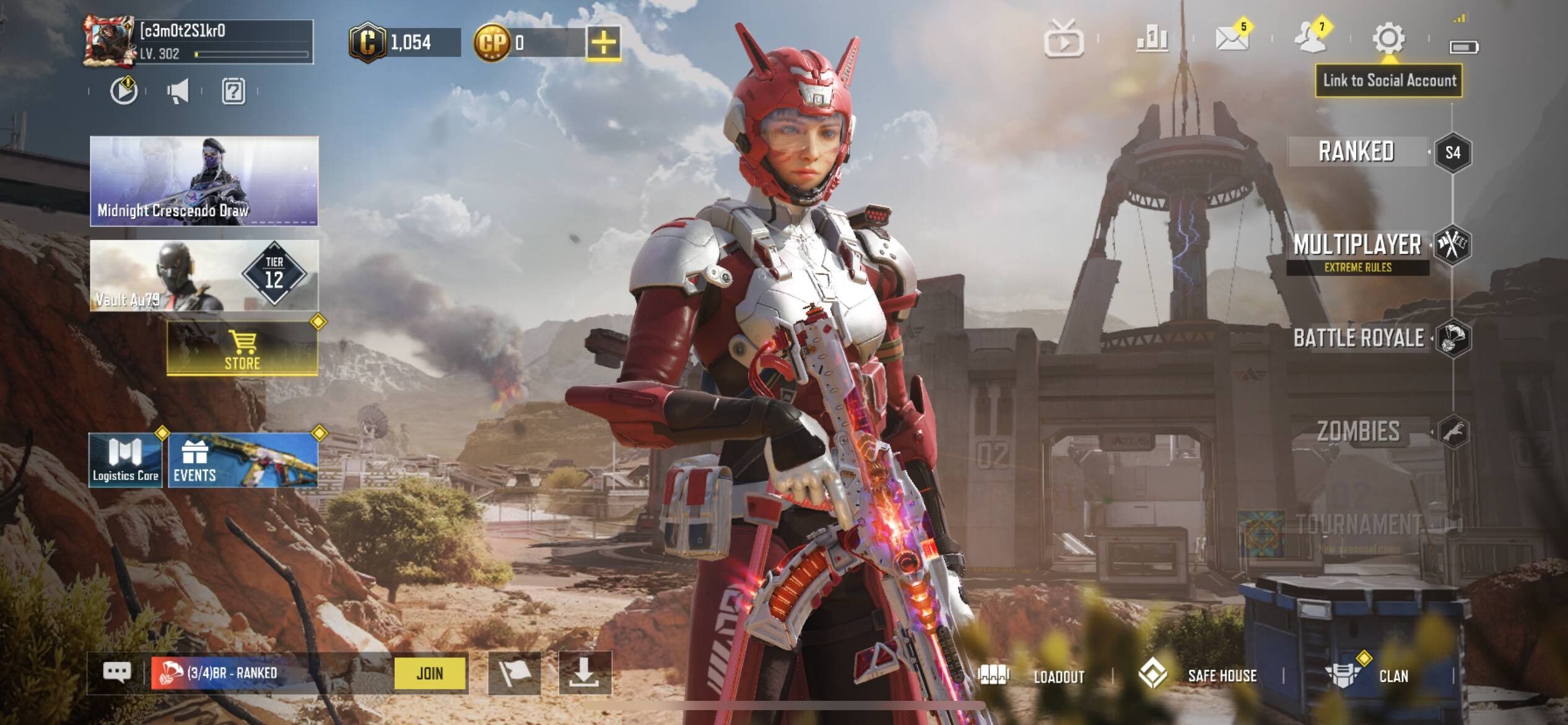Viewport: 1568px width, 725px height.
Task: Open the Clan menu
Action: (1370, 675)
